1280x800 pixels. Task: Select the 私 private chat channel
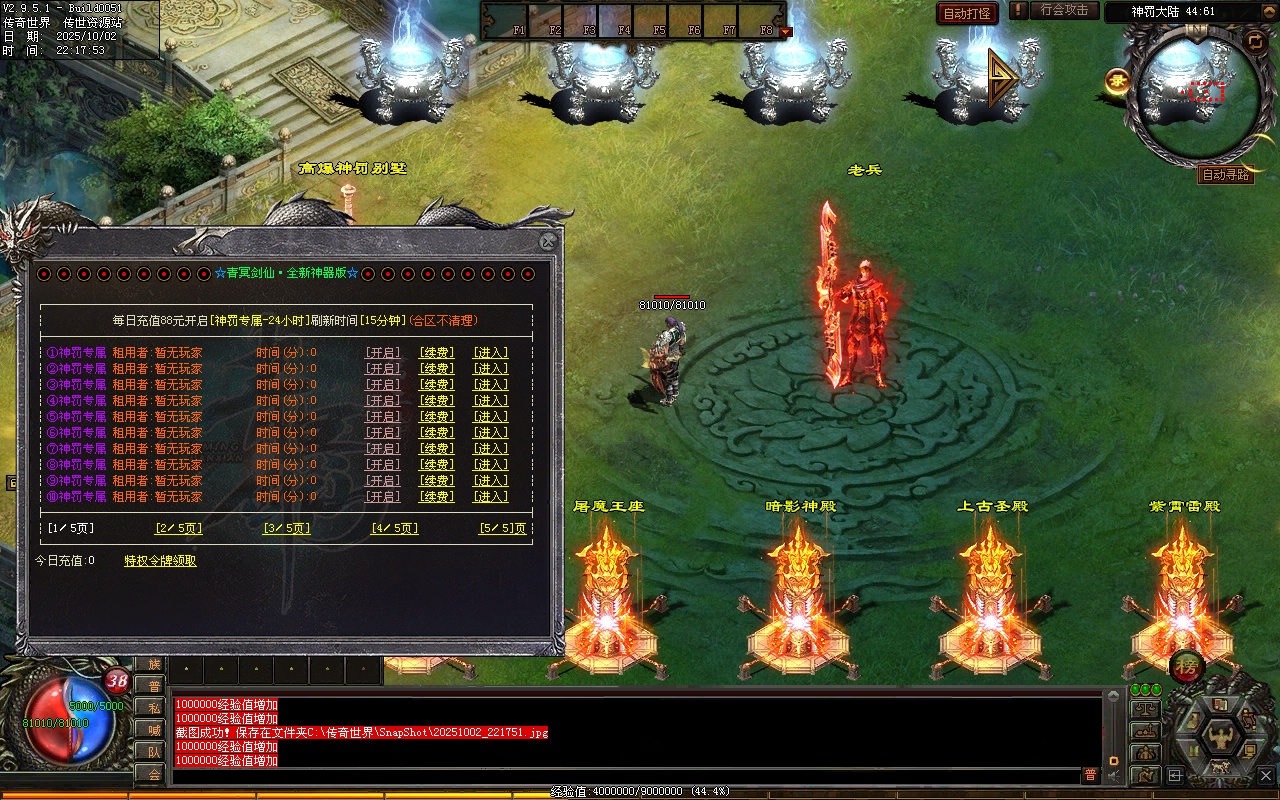click(150, 708)
